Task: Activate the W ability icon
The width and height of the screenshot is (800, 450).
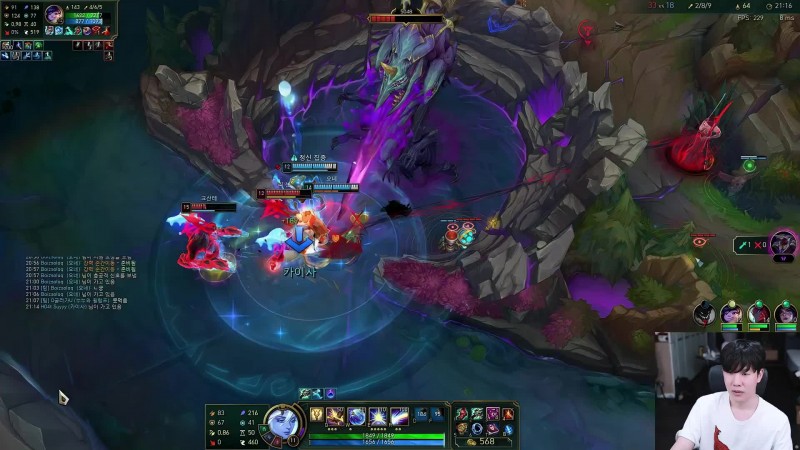Action: [356, 416]
